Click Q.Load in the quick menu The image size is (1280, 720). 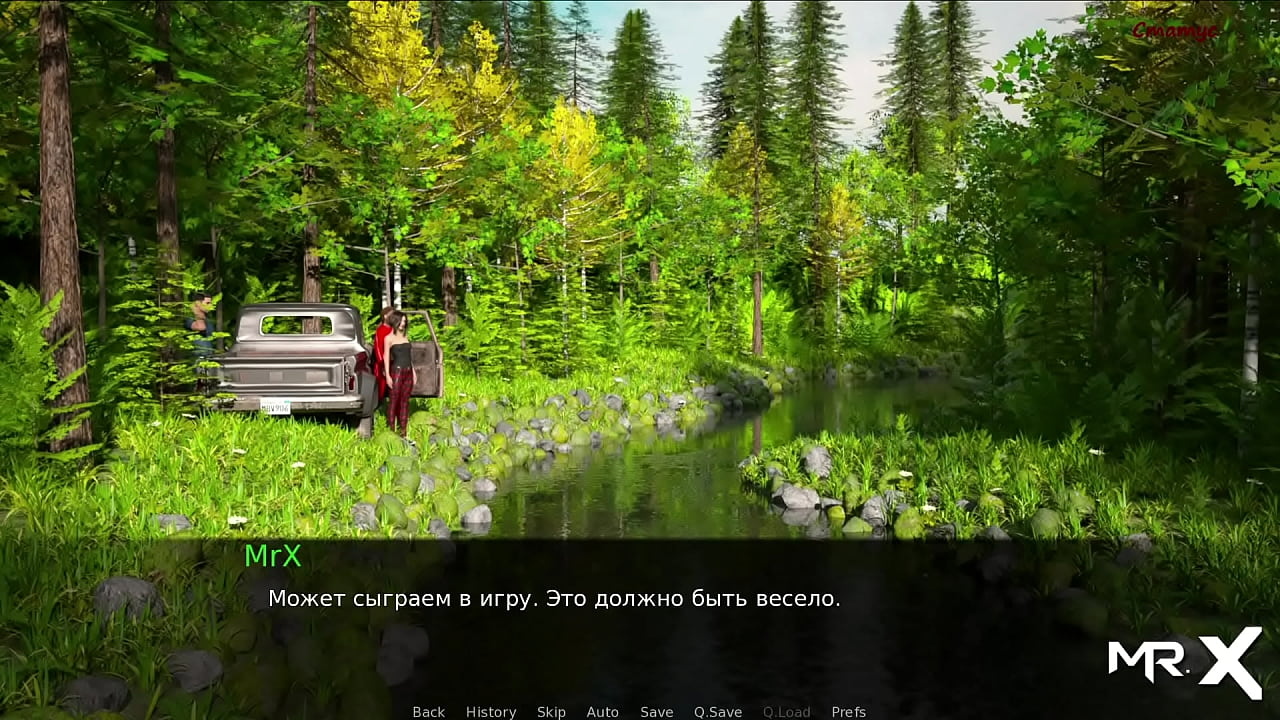point(786,712)
